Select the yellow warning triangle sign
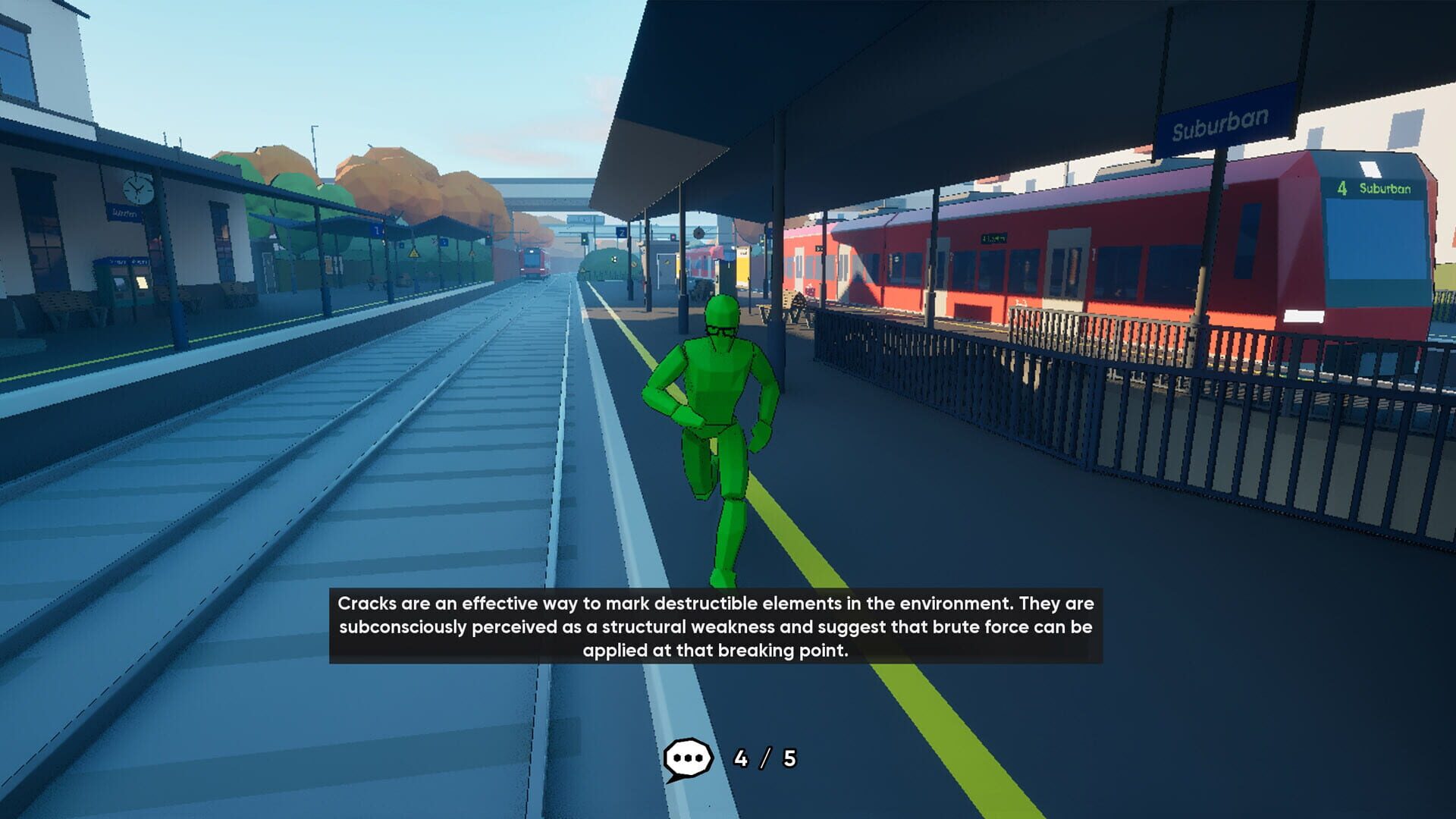 click(413, 254)
